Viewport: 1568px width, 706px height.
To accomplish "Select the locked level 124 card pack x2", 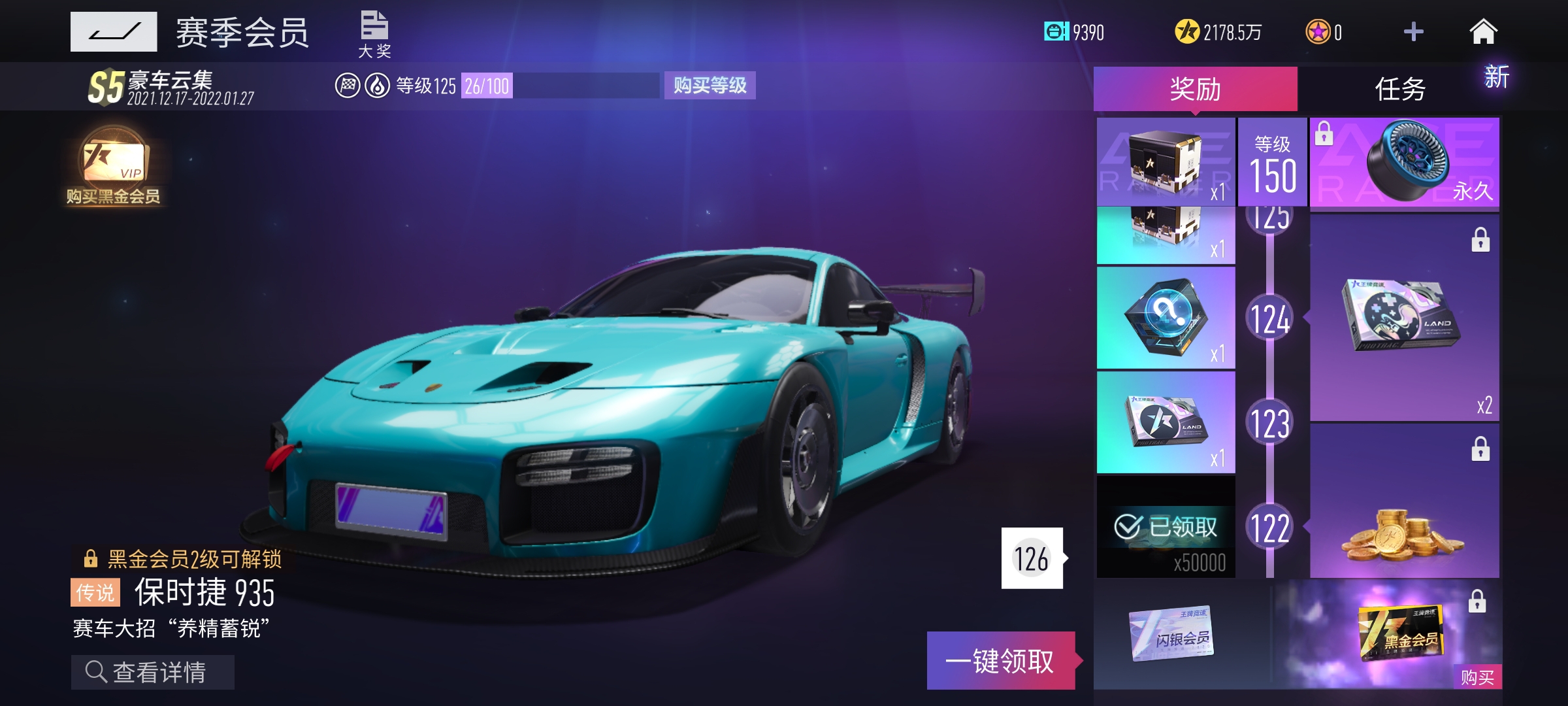I will coord(1404,318).
